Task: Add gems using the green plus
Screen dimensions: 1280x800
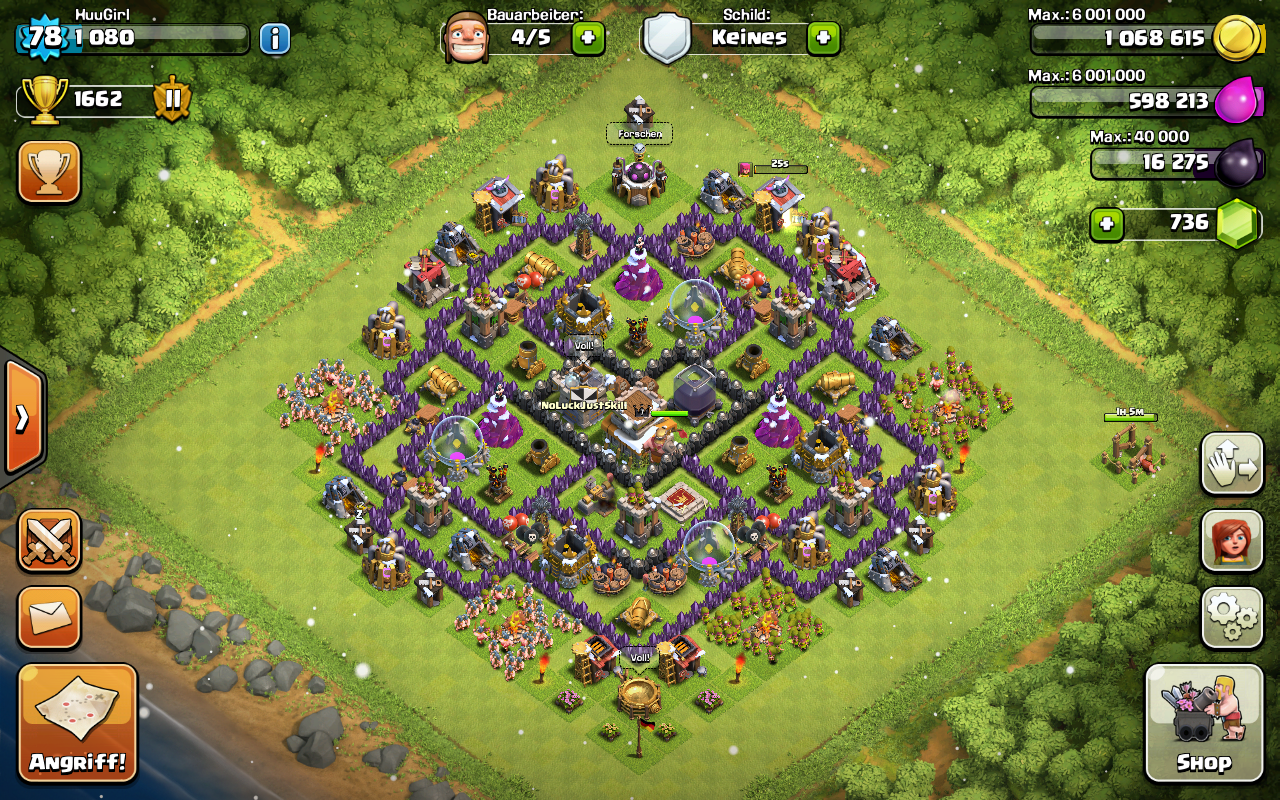Action: pos(1106,223)
